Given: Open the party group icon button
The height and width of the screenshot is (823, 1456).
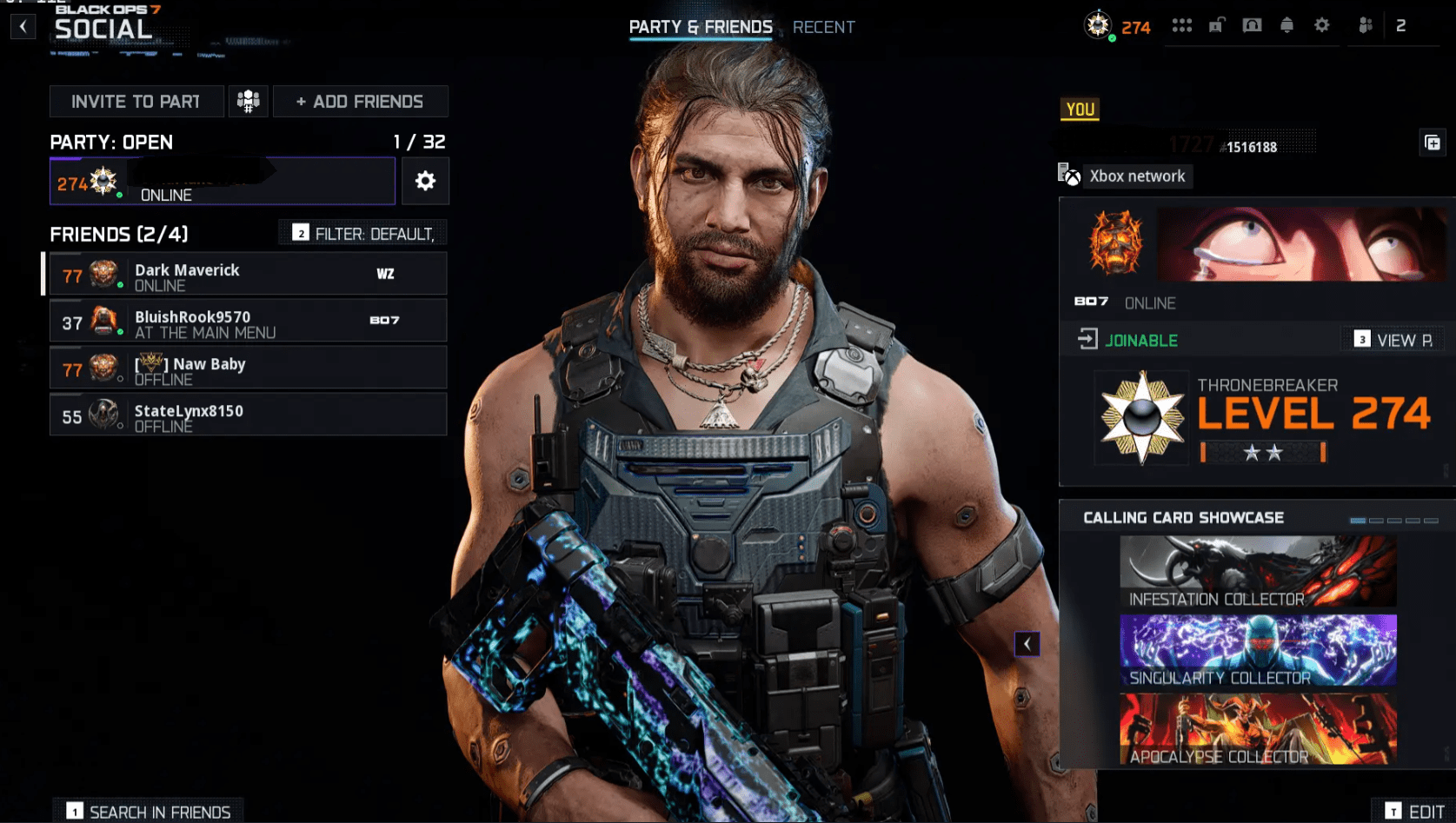Looking at the screenshot, I should tap(248, 102).
